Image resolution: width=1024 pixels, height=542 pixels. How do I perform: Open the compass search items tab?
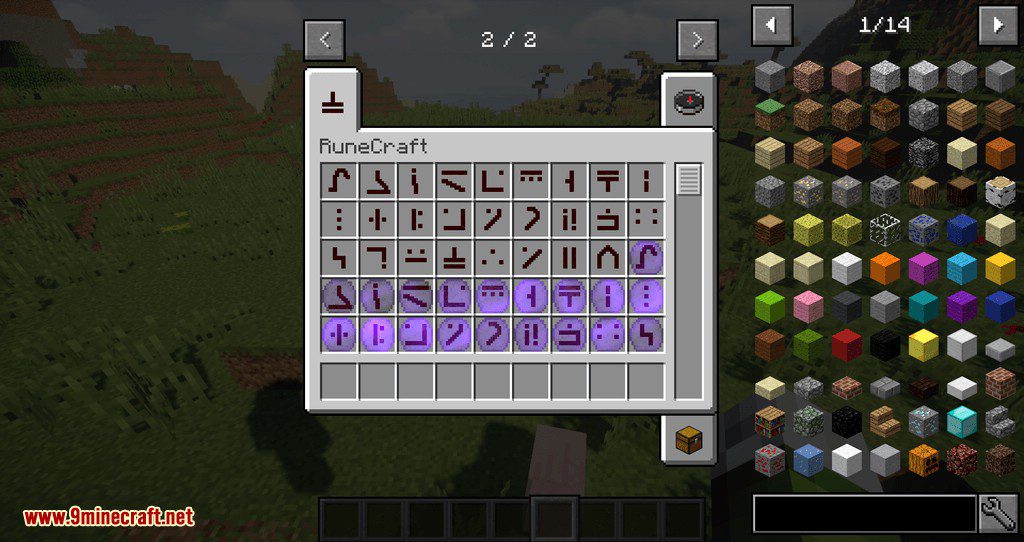pos(688,102)
